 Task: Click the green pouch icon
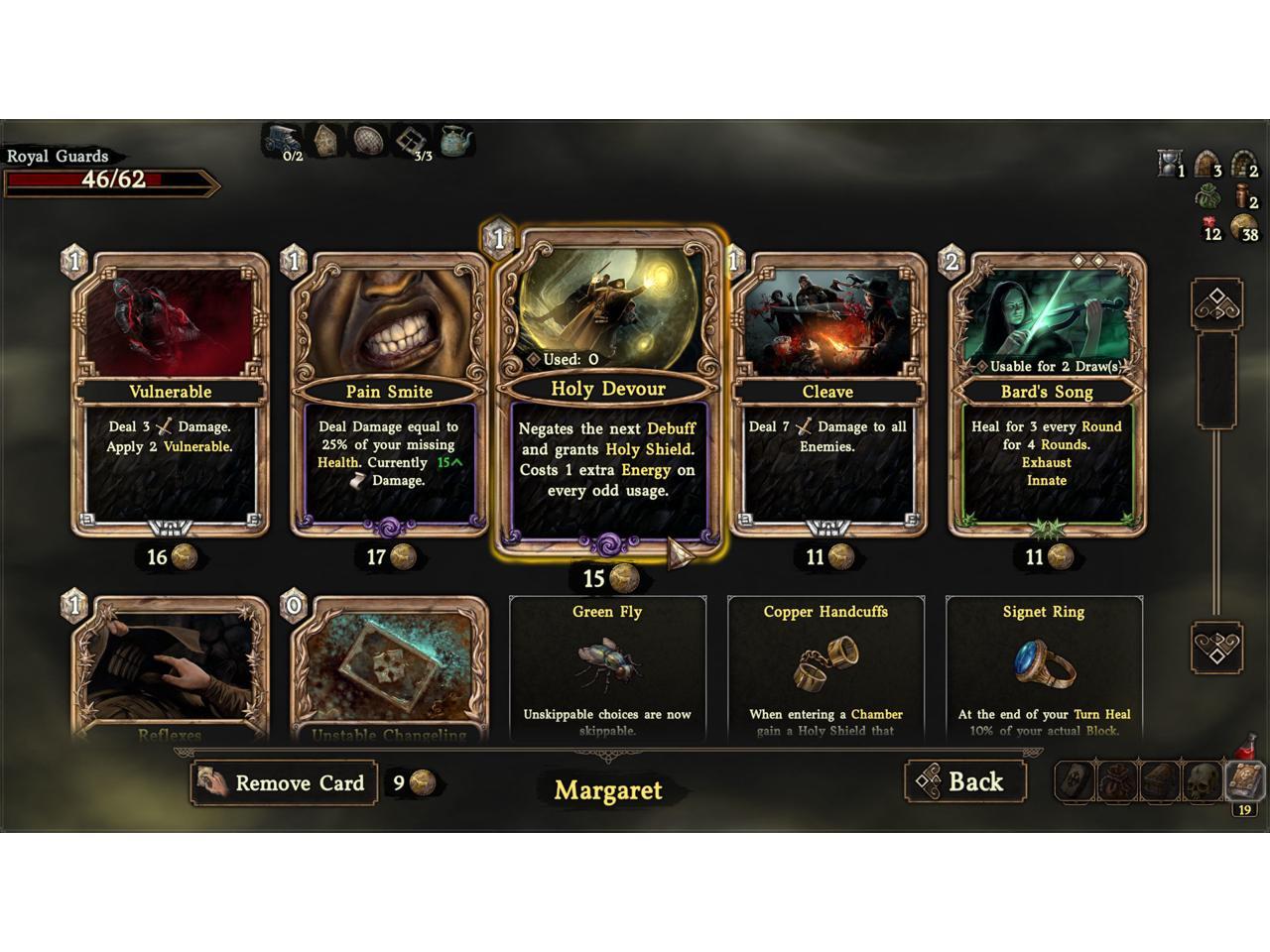tap(1207, 196)
